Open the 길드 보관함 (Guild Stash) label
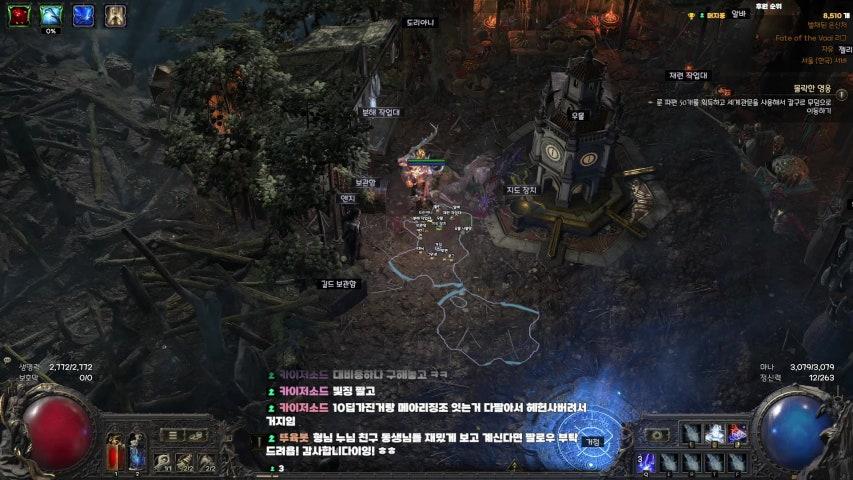This screenshot has width=853, height=480. 338,284
